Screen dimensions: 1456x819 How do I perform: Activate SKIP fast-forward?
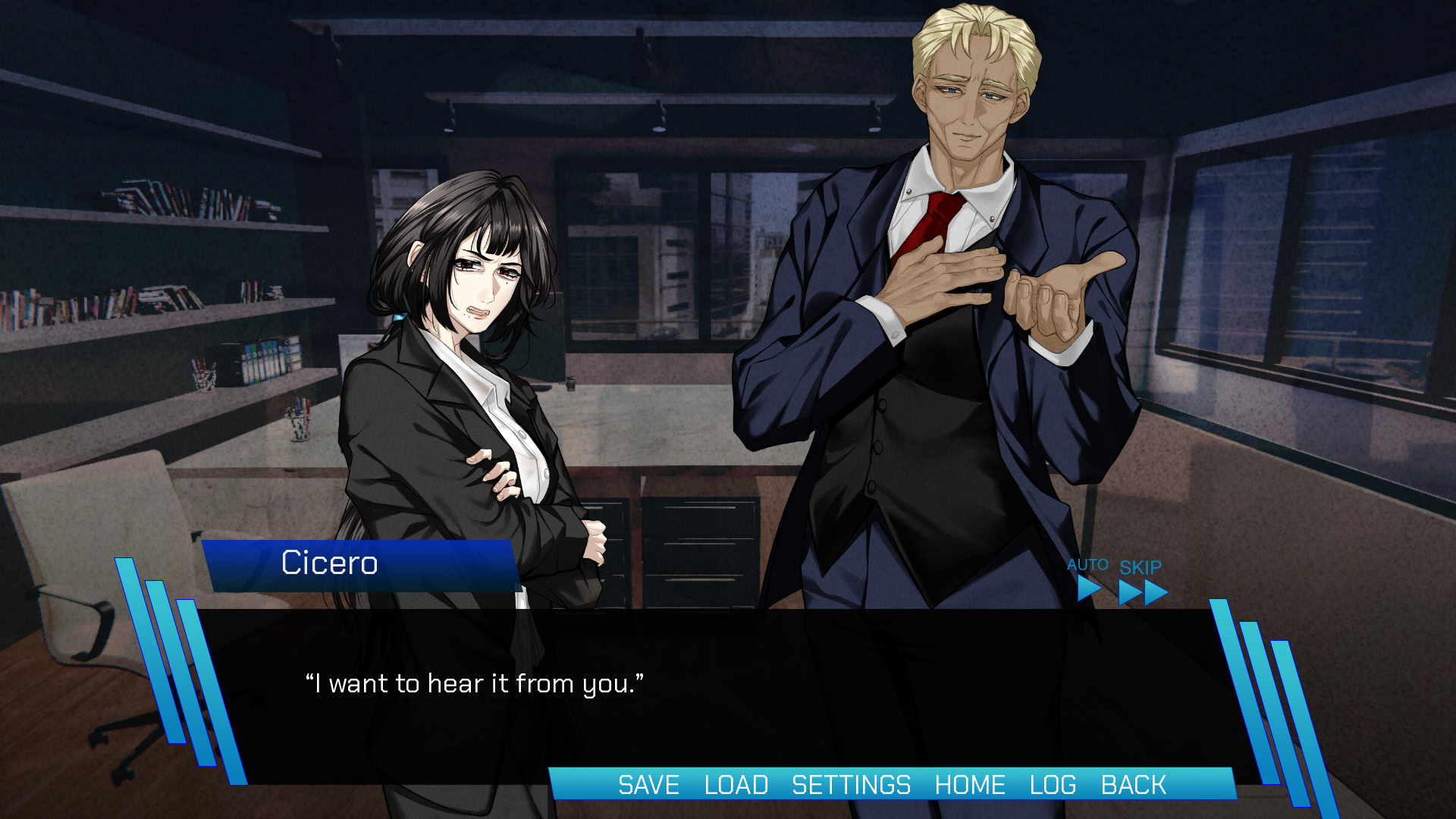pyautogui.click(x=1142, y=584)
